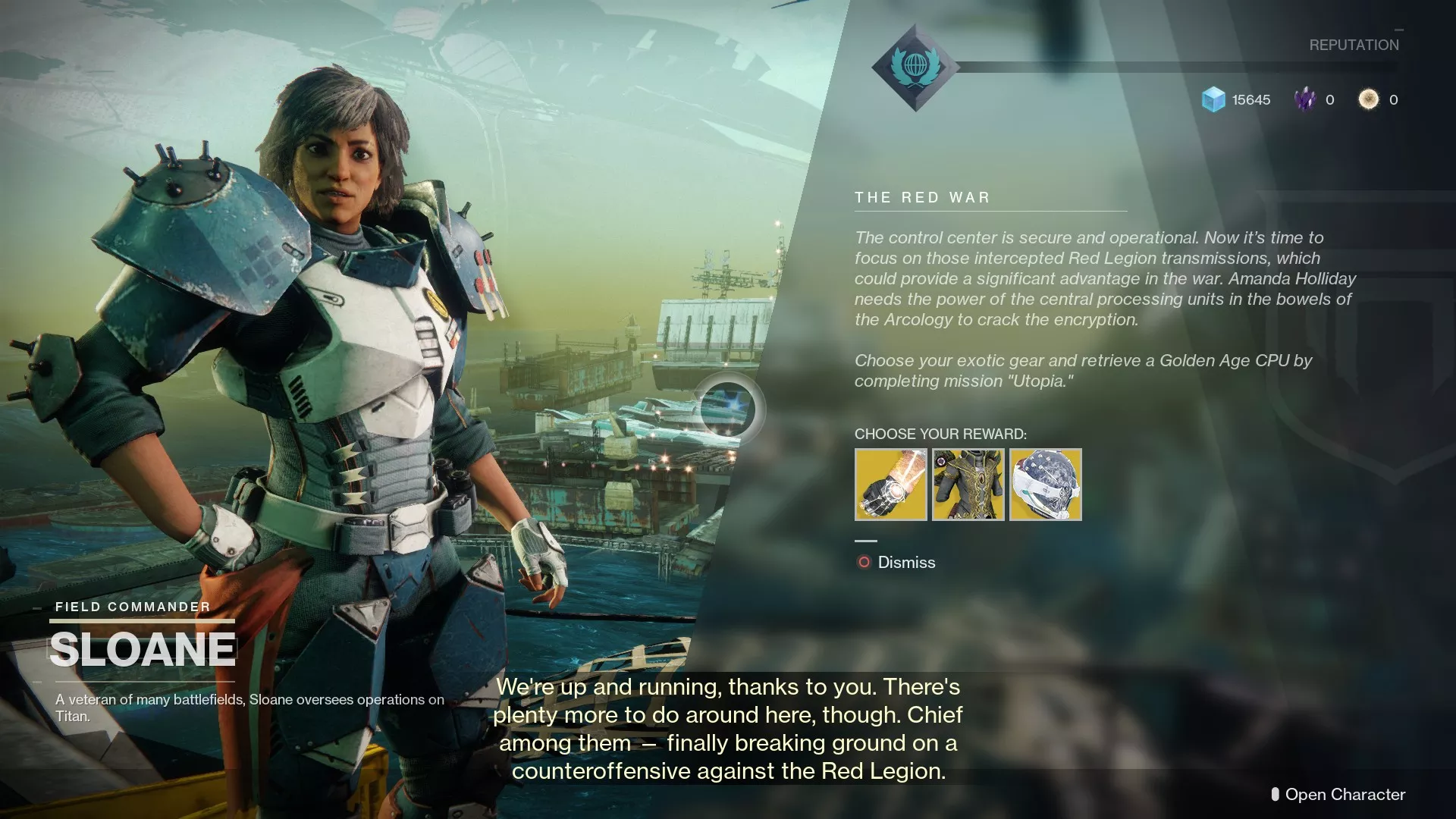Select the exotic gauntlets reward
Screen dimensions: 1456x819
[x=890, y=485]
